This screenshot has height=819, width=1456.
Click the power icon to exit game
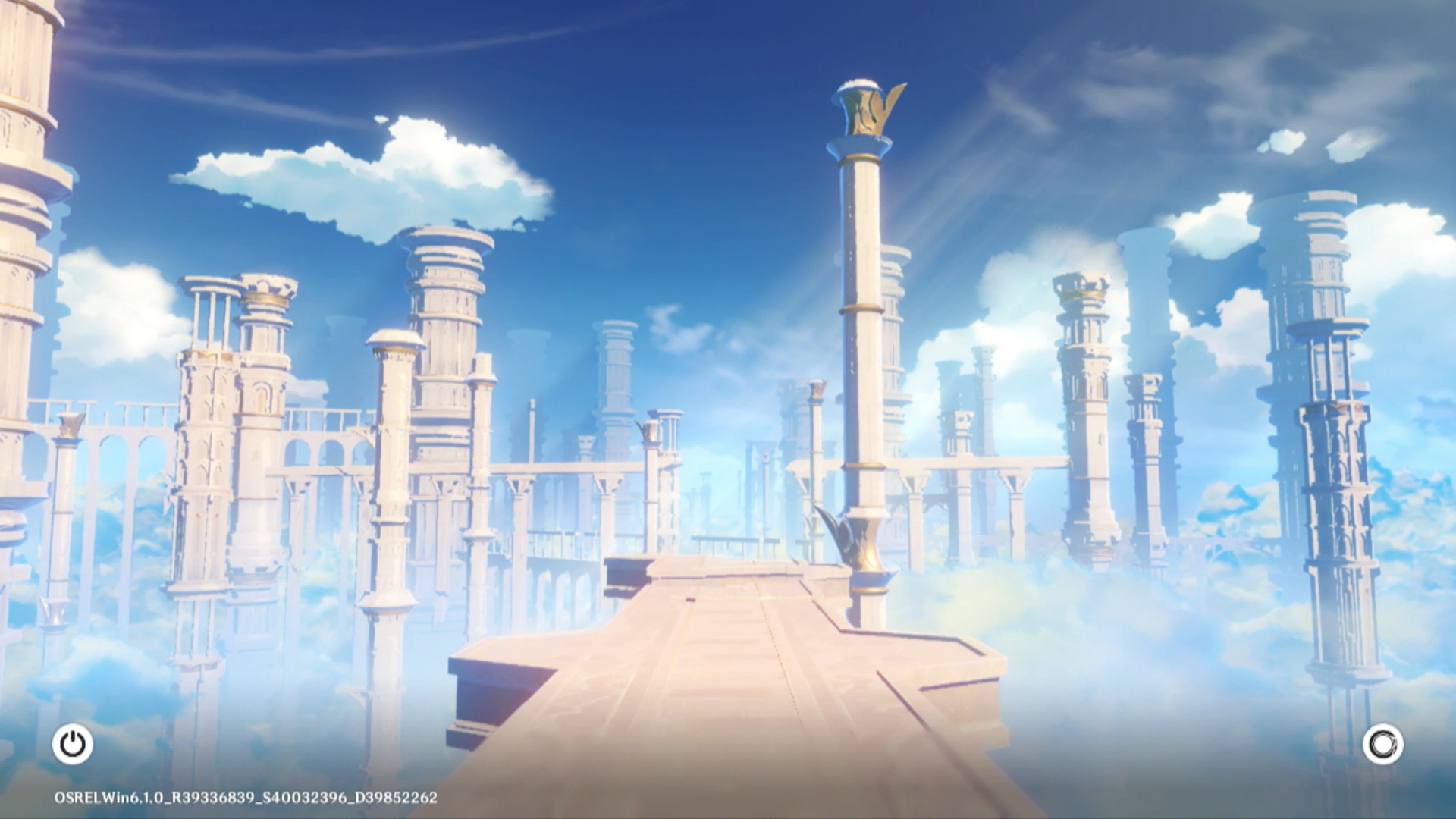[73, 744]
